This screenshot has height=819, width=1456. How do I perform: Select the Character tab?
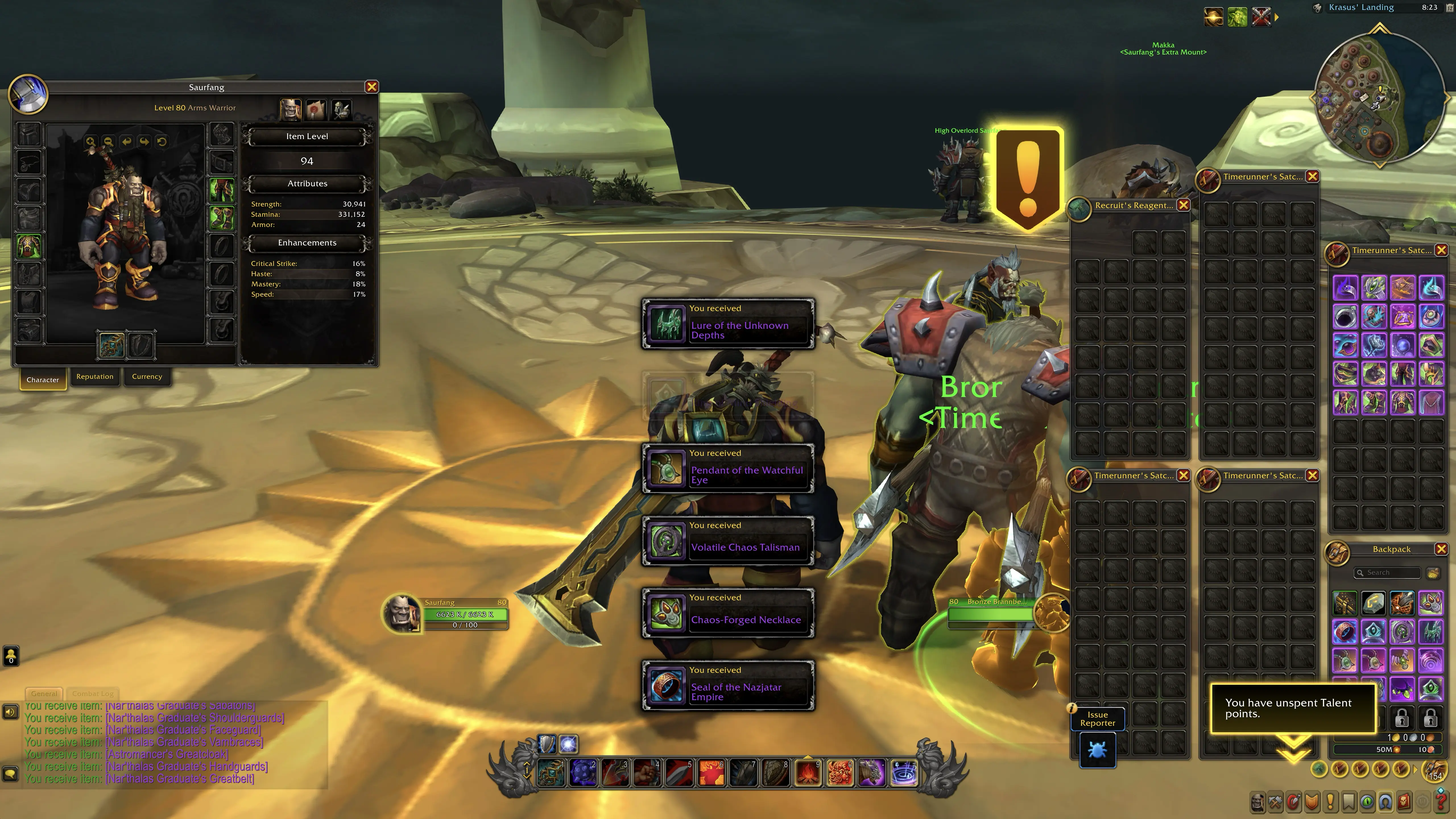[x=43, y=380]
